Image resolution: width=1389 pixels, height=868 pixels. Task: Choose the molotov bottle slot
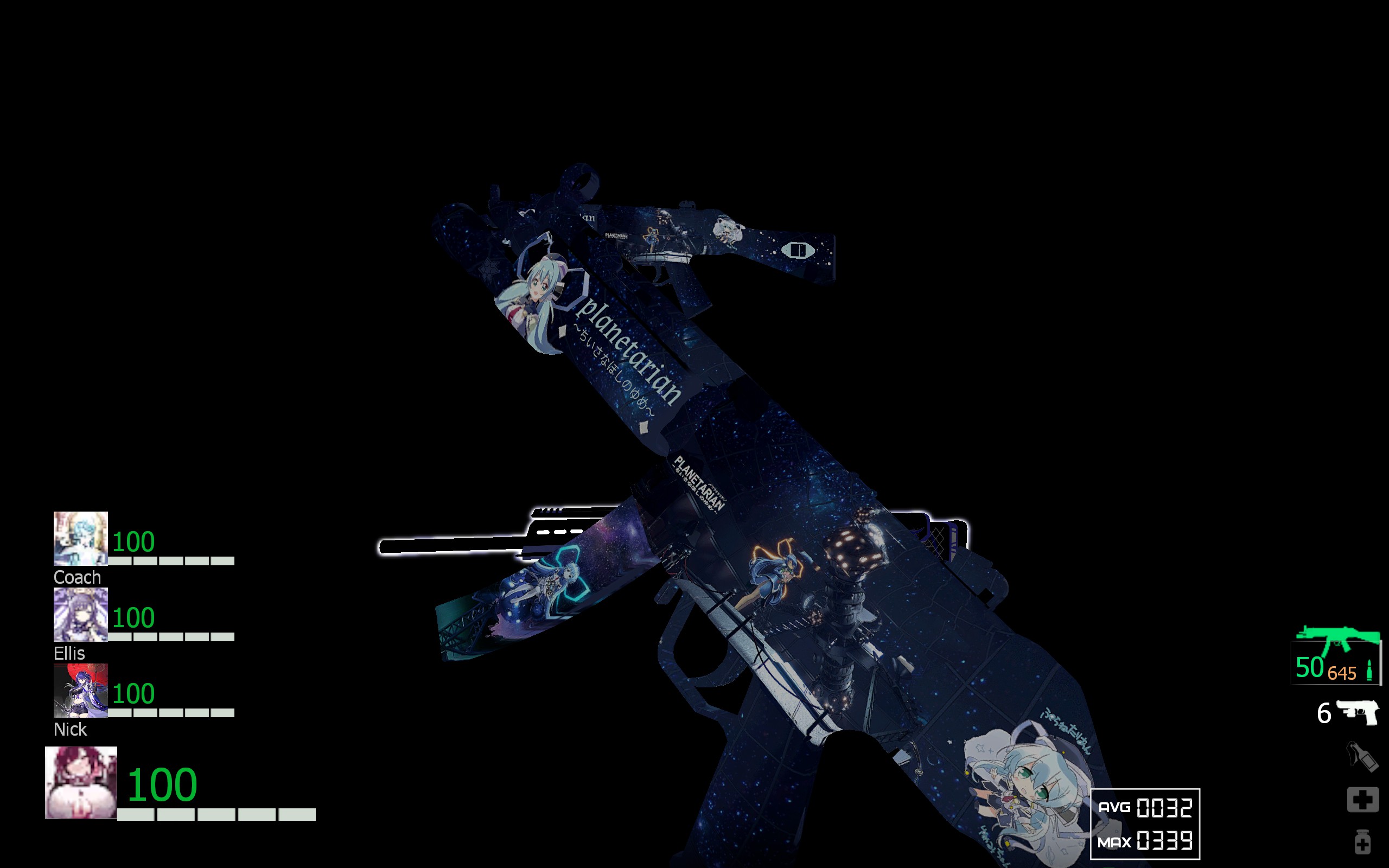(x=1362, y=756)
